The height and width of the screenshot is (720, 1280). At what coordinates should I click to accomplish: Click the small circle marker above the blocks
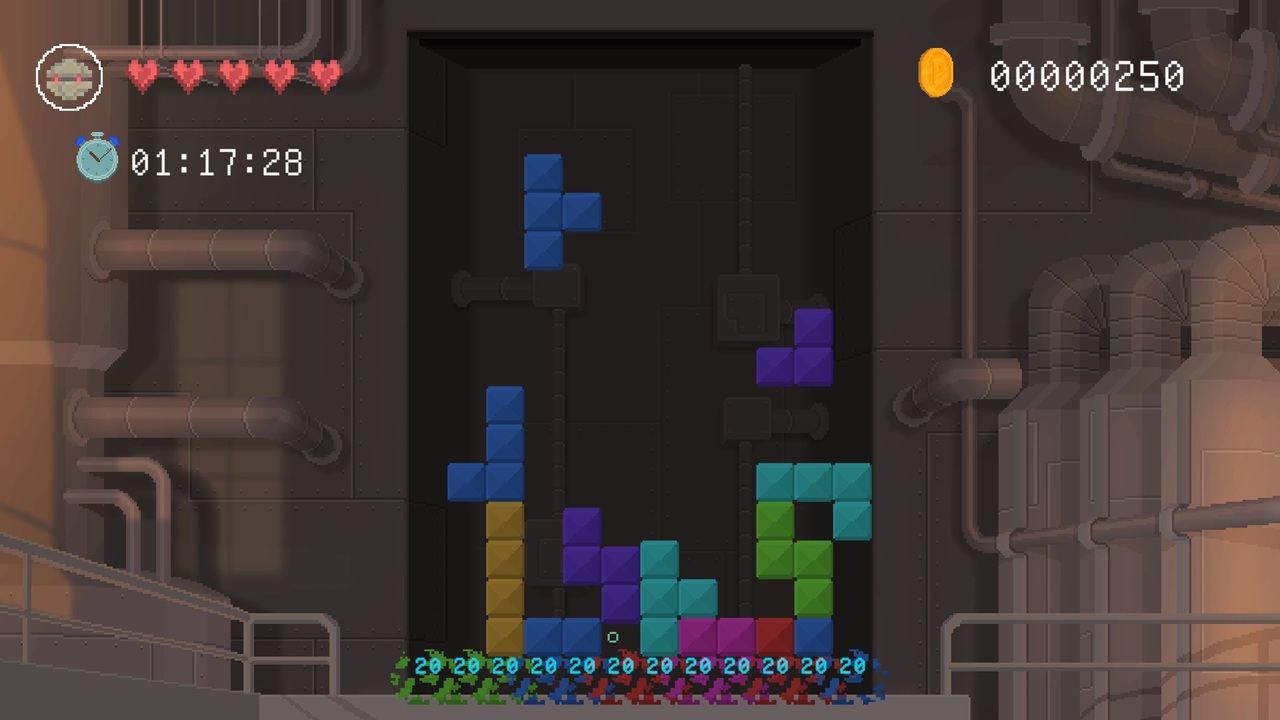613,637
